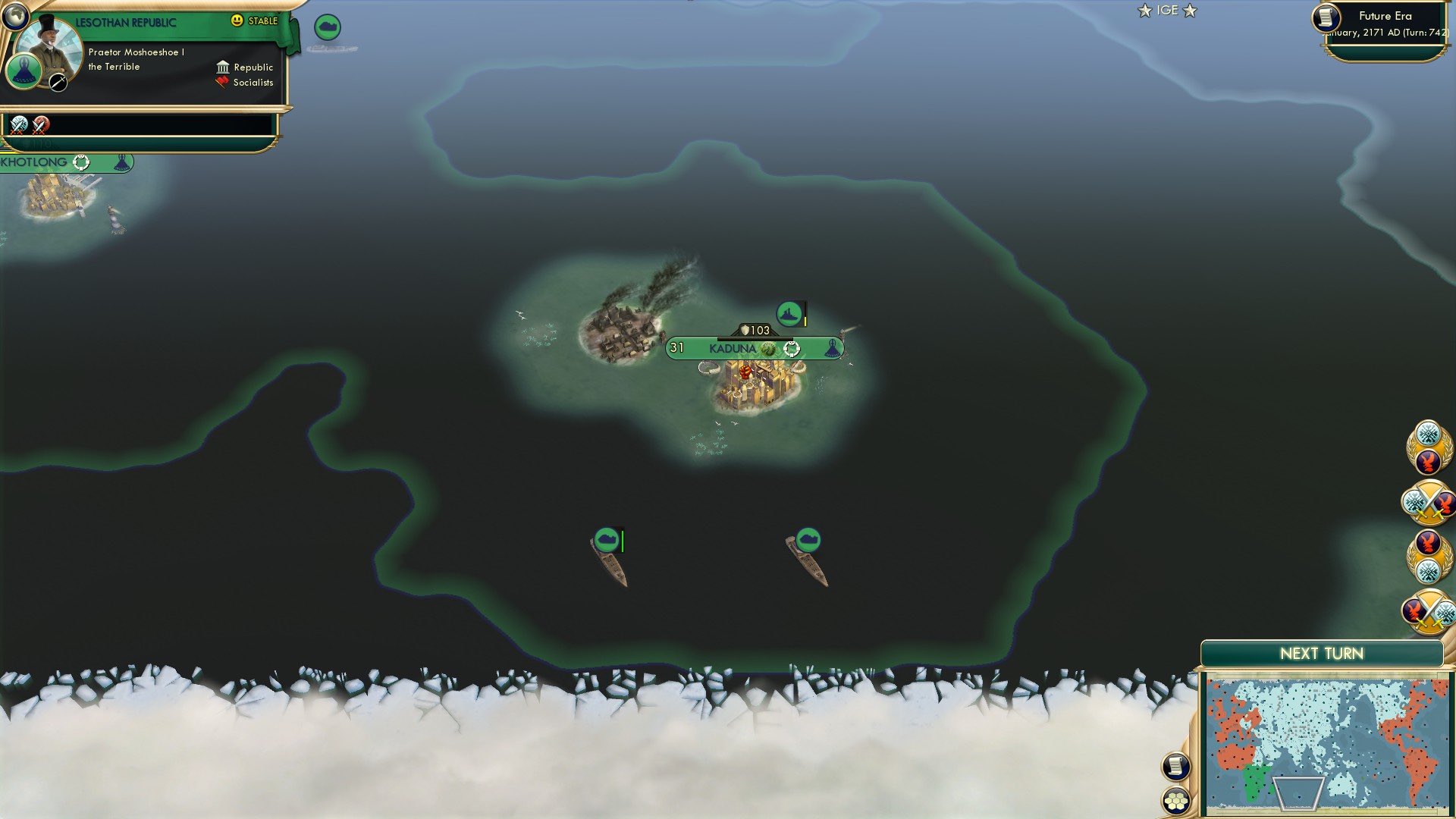Image resolution: width=1456 pixels, height=819 pixels.
Task: Select the Republic government icon
Action: [223, 67]
